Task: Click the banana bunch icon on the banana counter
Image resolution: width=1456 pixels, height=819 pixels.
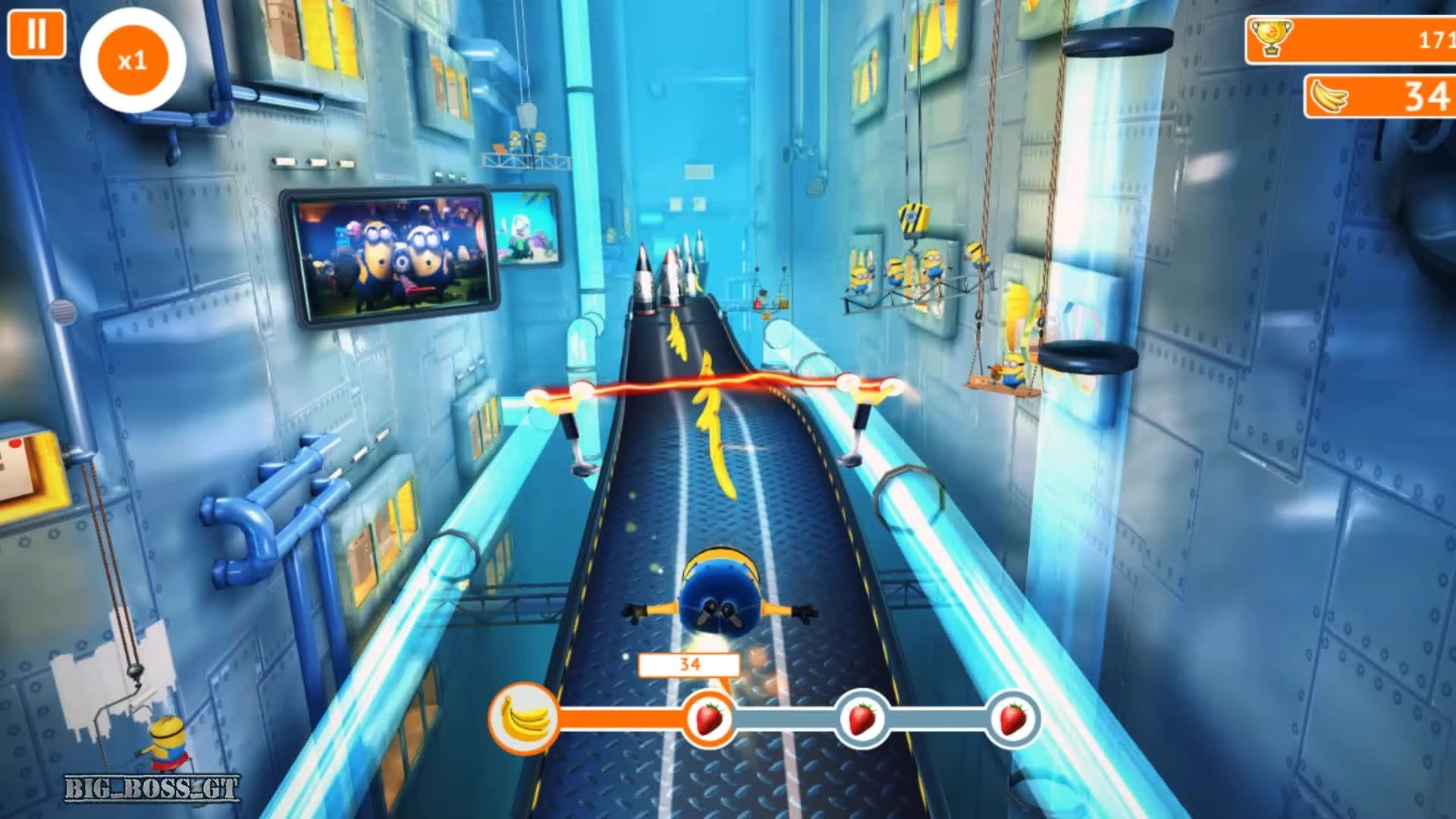Action: [1329, 96]
